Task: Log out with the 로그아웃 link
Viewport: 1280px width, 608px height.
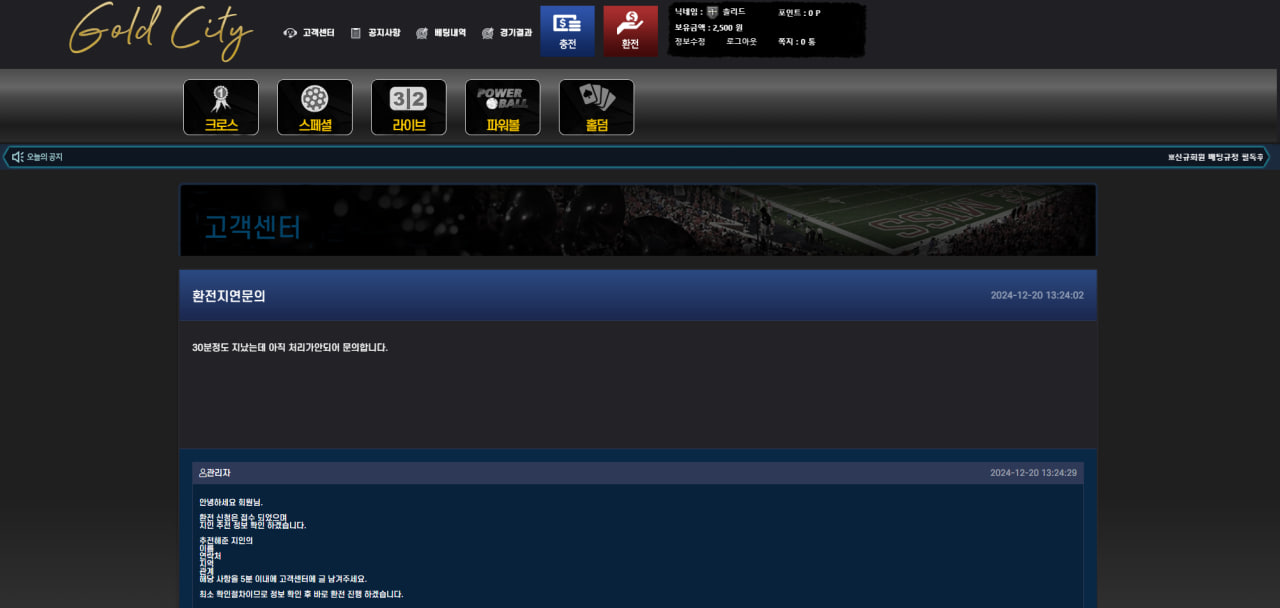Action: 741,42
